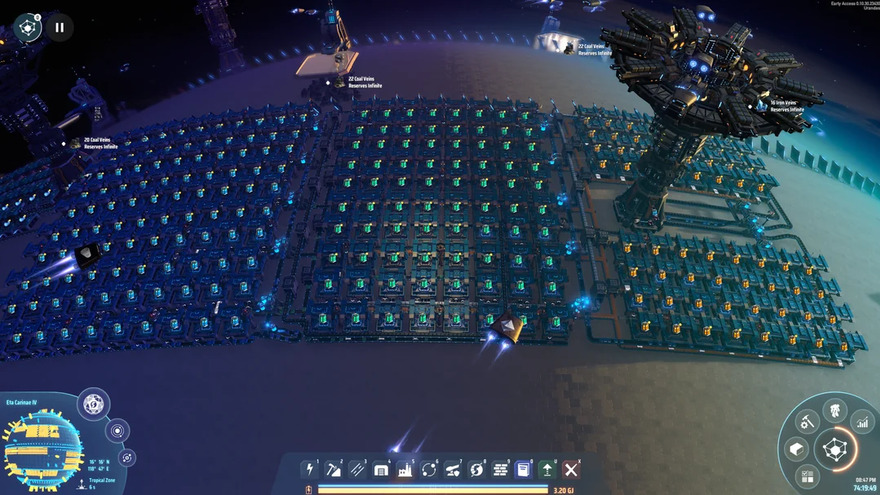Click the green upgrade arrow button
Image resolution: width=880 pixels, height=495 pixels.
click(547, 469)
